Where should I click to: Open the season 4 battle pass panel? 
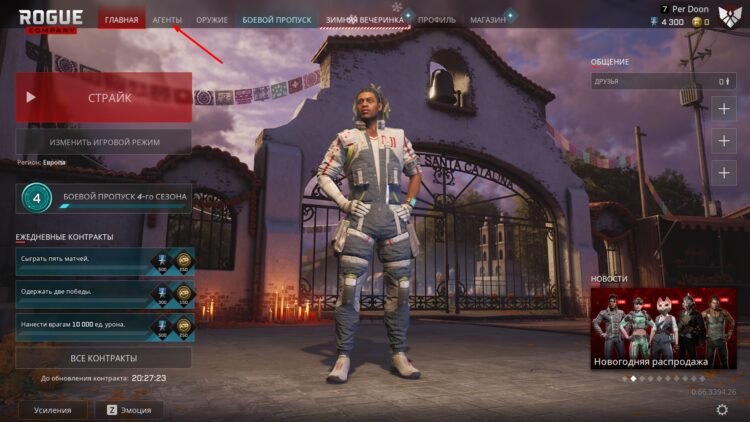coord(103,197)
